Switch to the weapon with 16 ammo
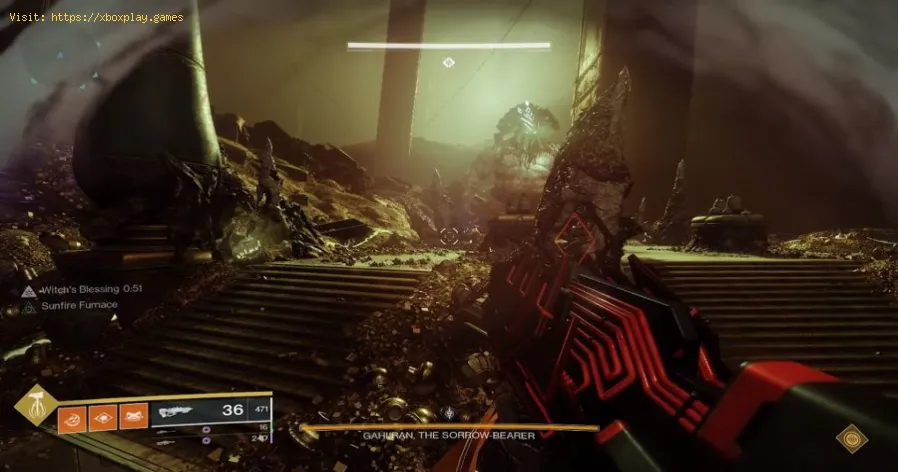 coord(215,426)
